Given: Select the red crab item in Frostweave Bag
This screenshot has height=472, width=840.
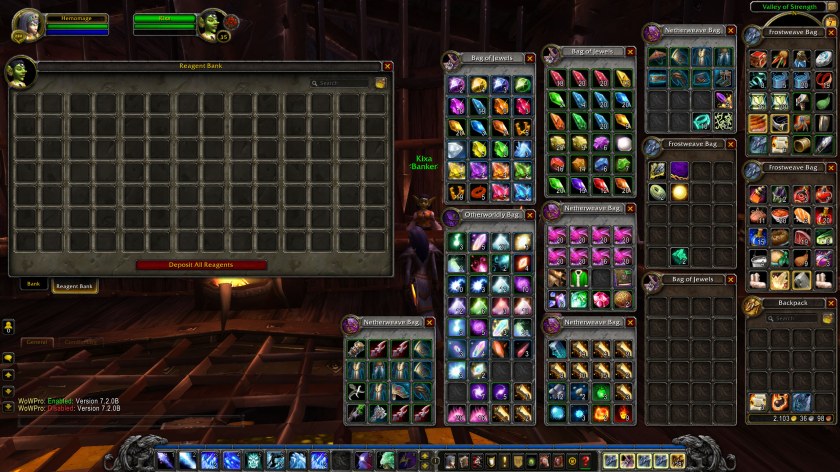Looking at the screenshot, I should (802, 194).
